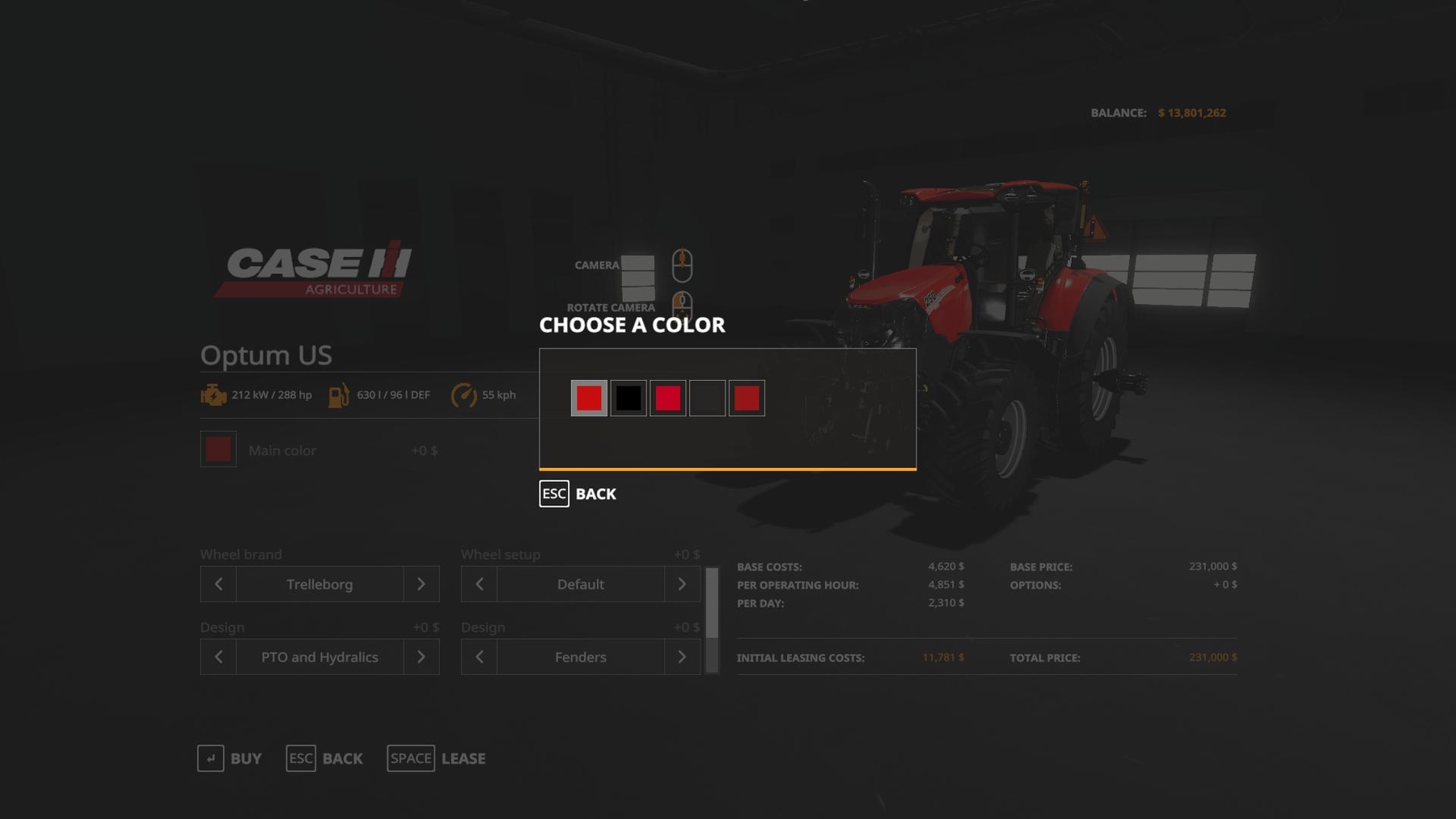The image size is (1456, 819).
Task: Advance wheel setup past Default
Action: [x=682, y=584]
